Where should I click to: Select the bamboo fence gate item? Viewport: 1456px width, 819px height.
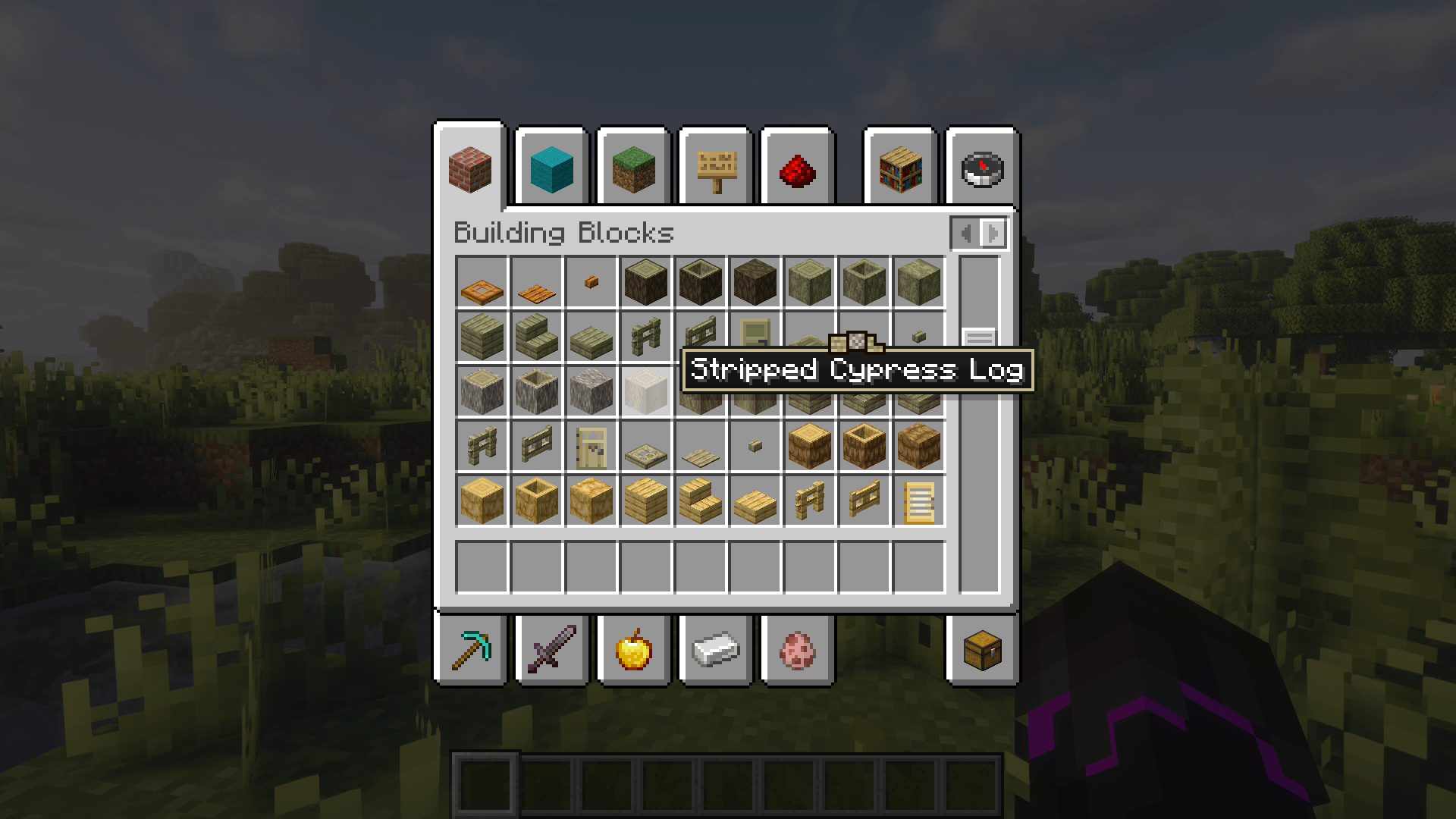[864, 500]
